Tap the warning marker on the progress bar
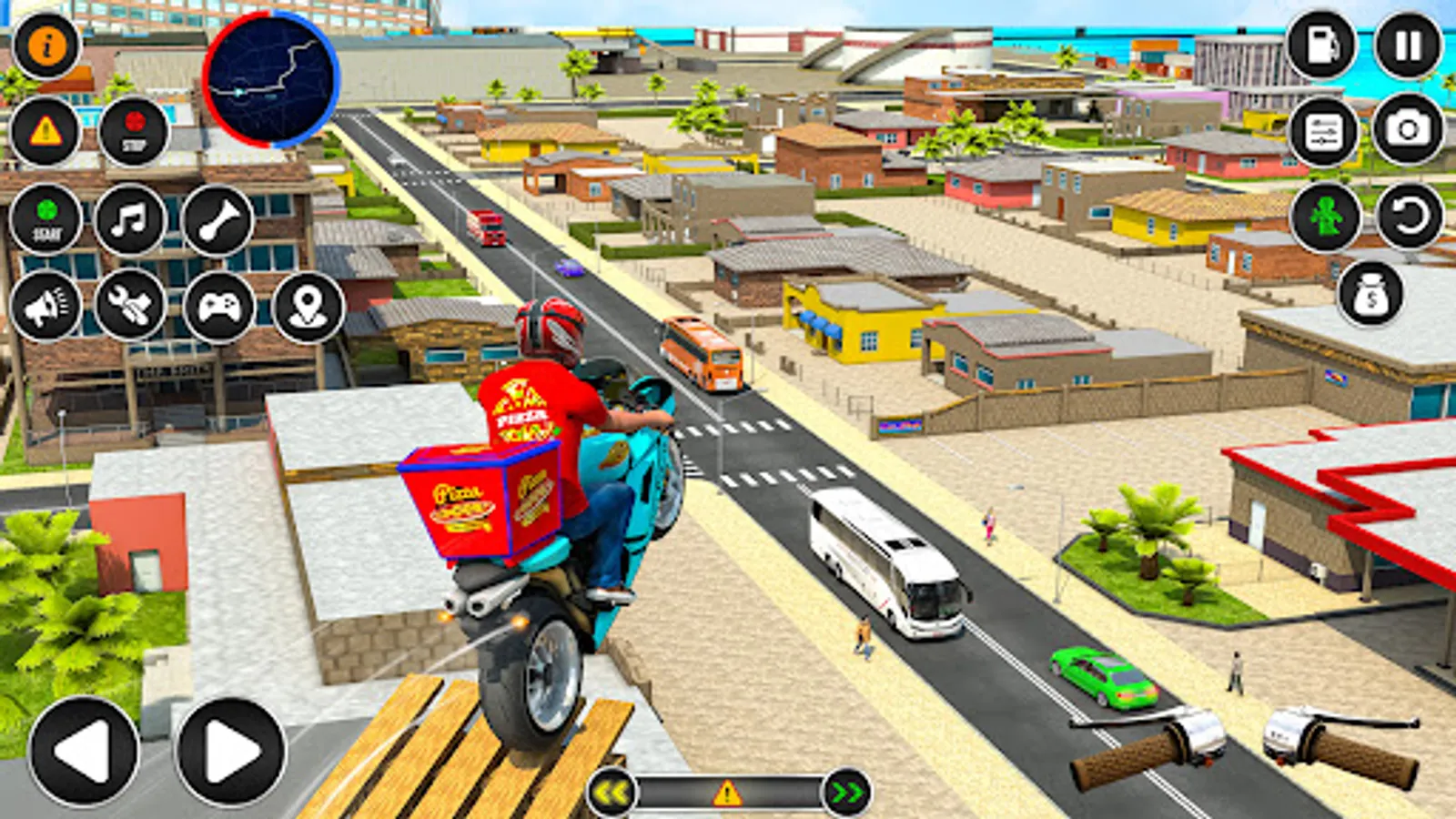 tap(726, 793)
